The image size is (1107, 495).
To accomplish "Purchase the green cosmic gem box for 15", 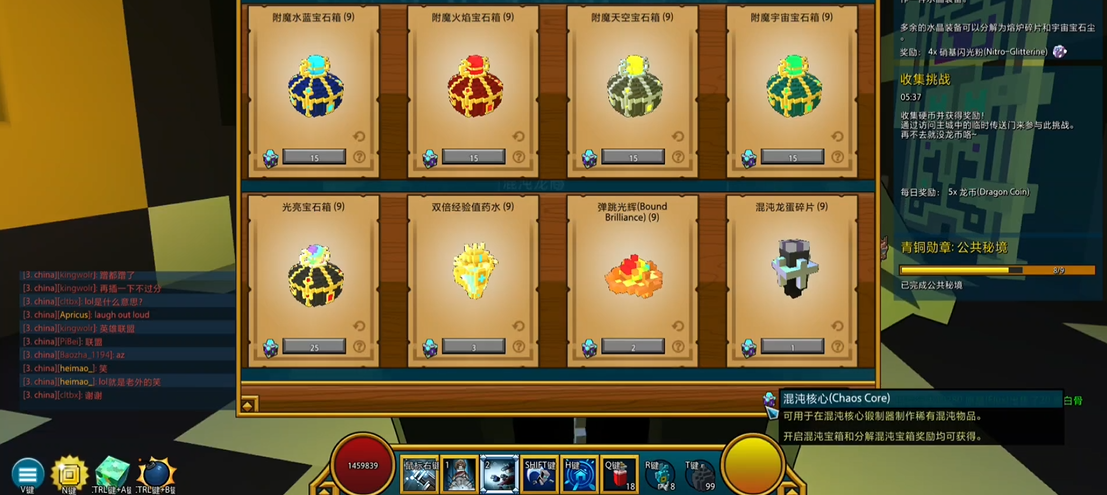I will coord(792,157).
